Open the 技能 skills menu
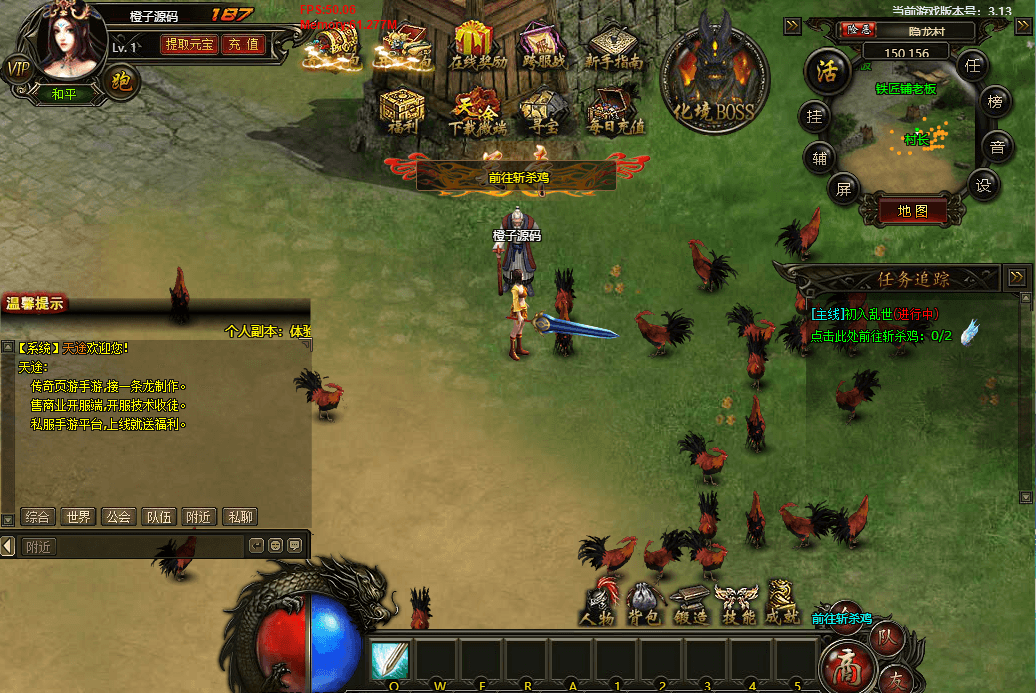Viewport: 1036px width, 693px height. (737, 605)
